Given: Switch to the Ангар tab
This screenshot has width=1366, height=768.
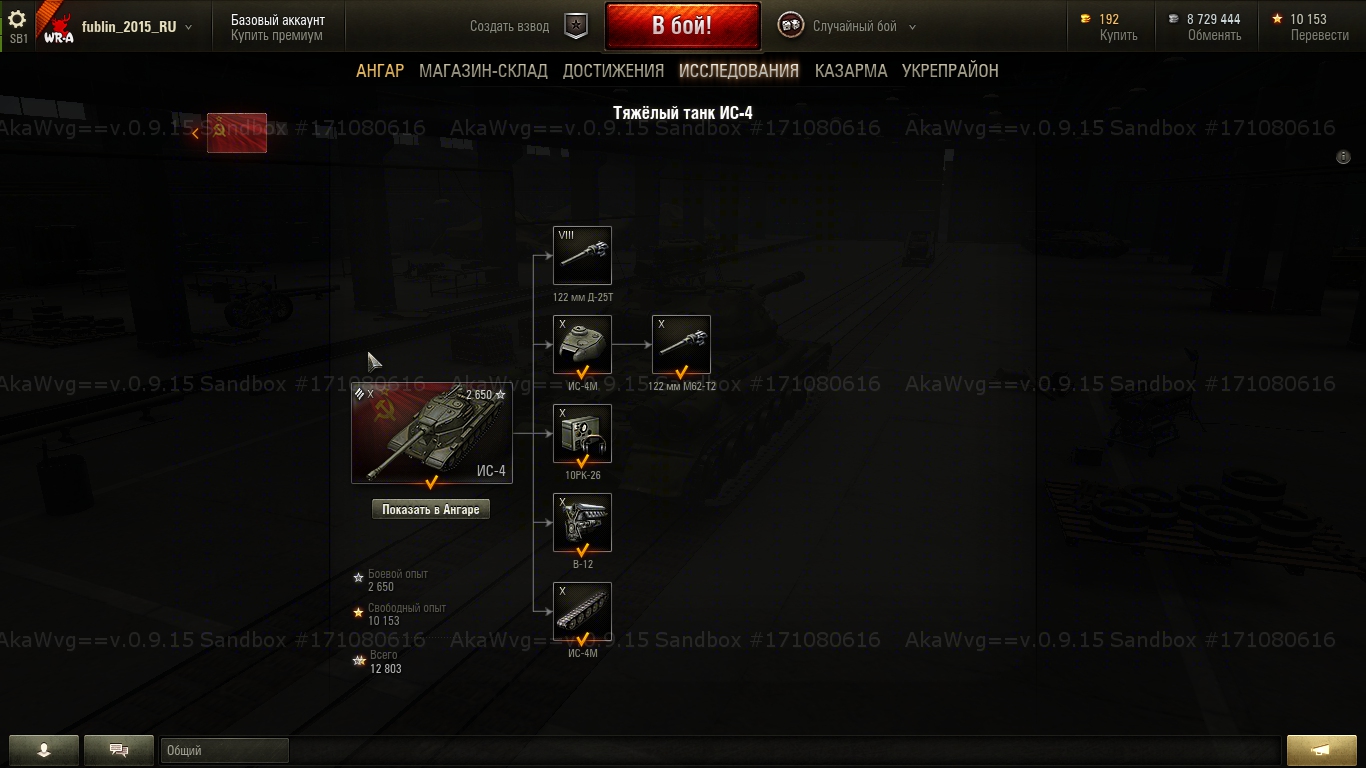Looking at the screenshot, I should pyautogui.click(x=380, y=71).
